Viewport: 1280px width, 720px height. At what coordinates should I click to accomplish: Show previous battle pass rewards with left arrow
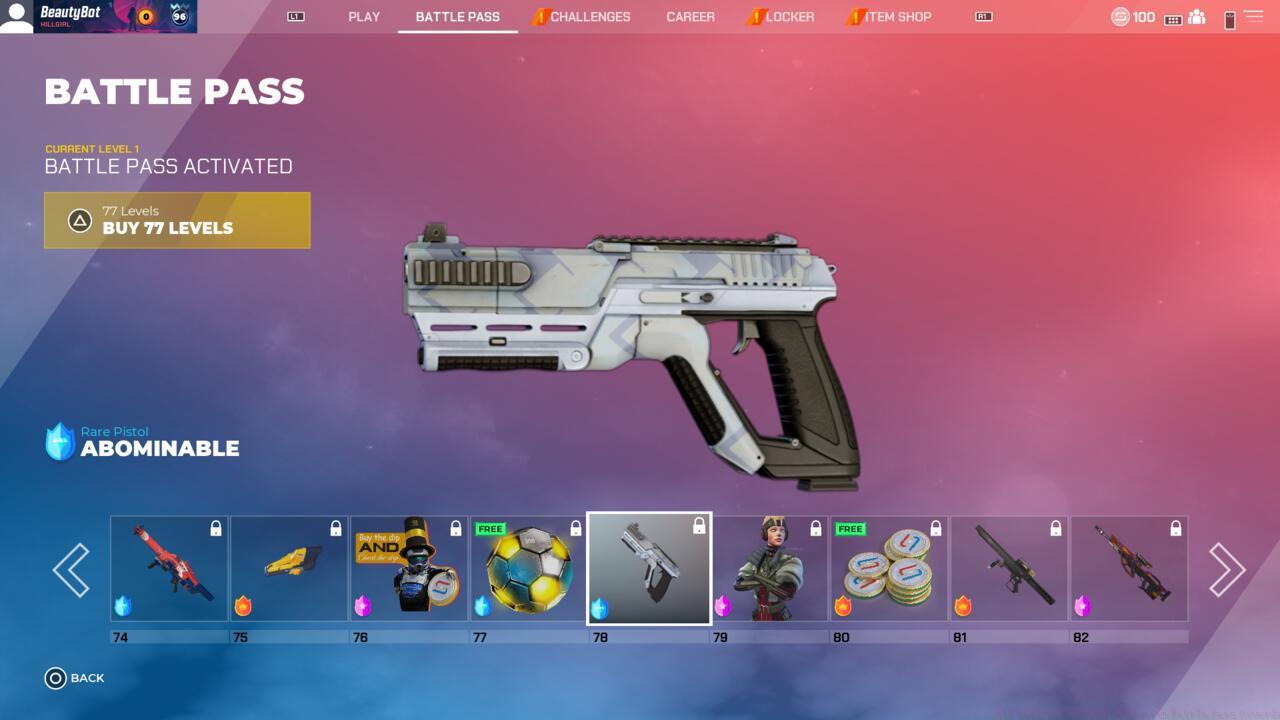[x=71, y=570]
